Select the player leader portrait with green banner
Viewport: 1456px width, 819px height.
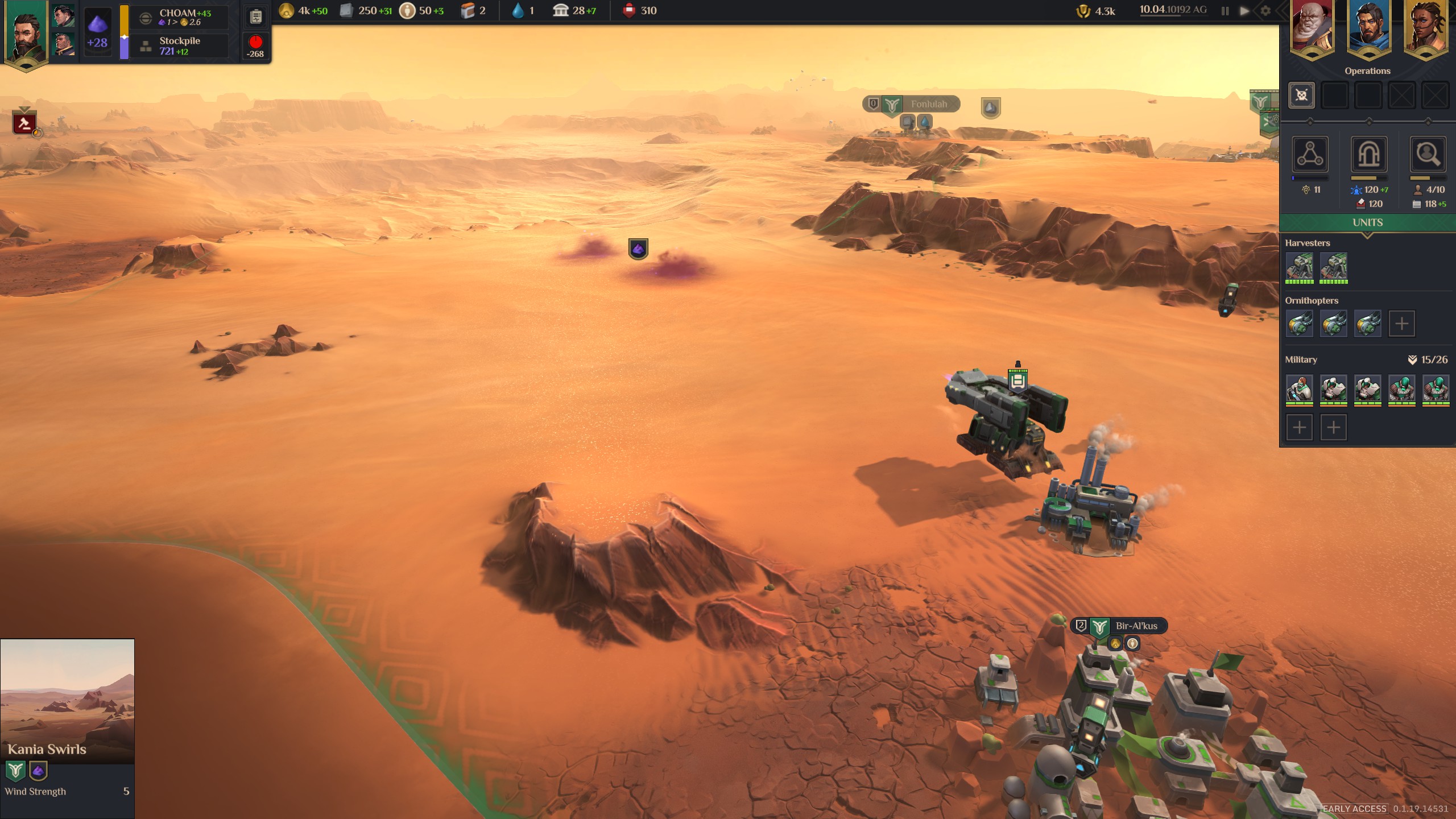(26, 34)
